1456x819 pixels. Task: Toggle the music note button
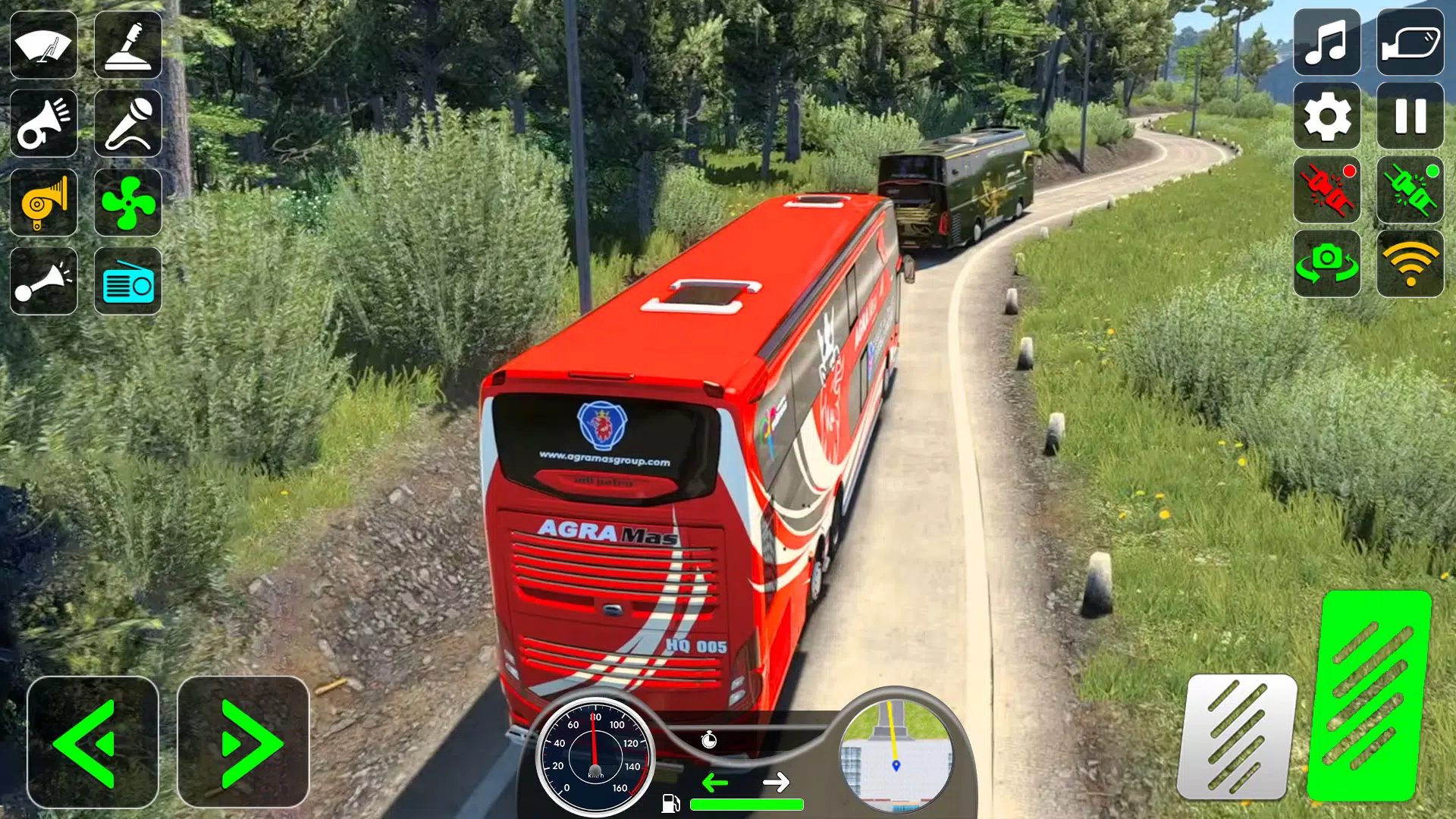tap(1326, 42)
